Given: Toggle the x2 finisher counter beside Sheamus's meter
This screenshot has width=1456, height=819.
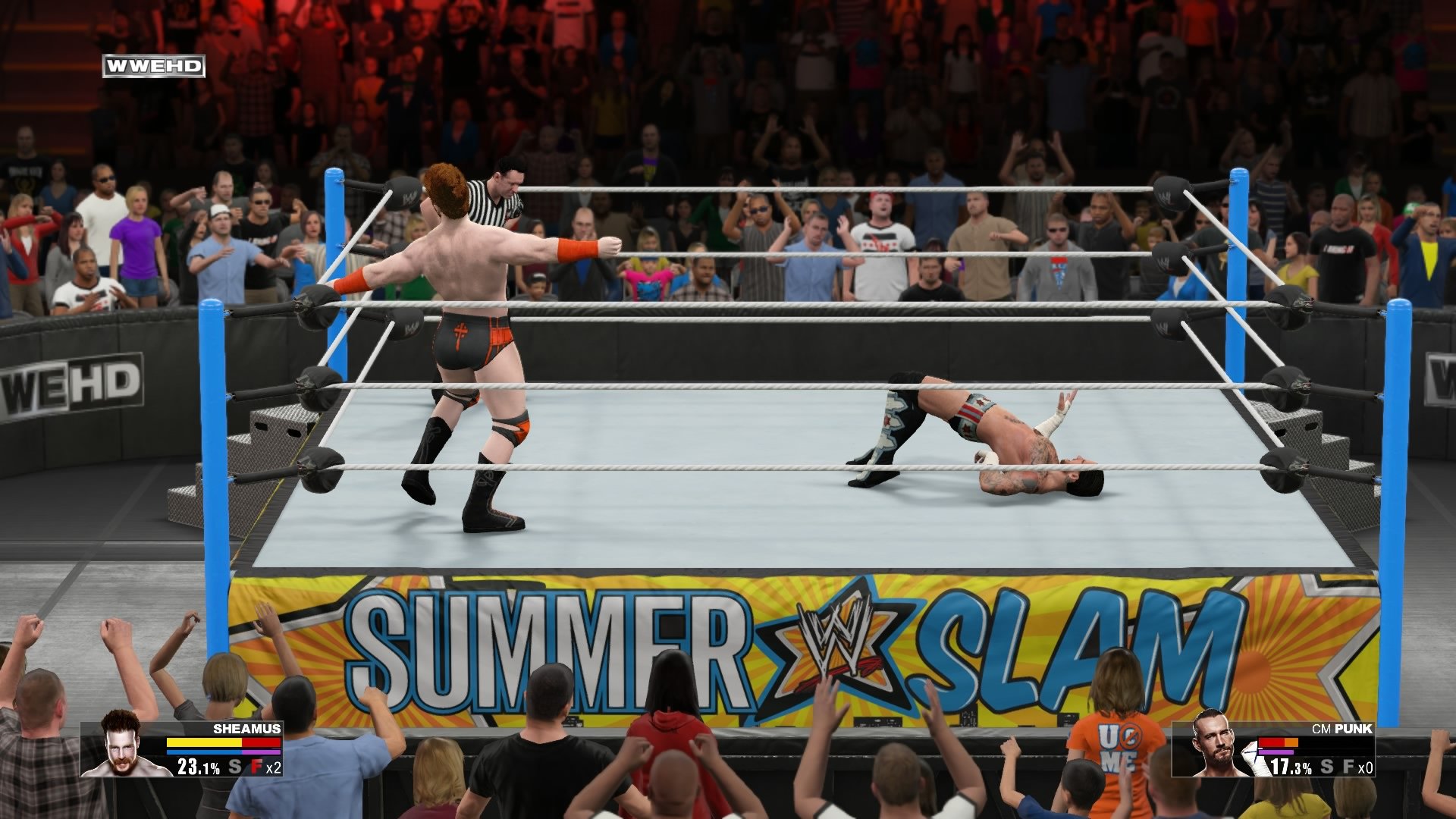Looking at the screenshot, I should point(274,768).
